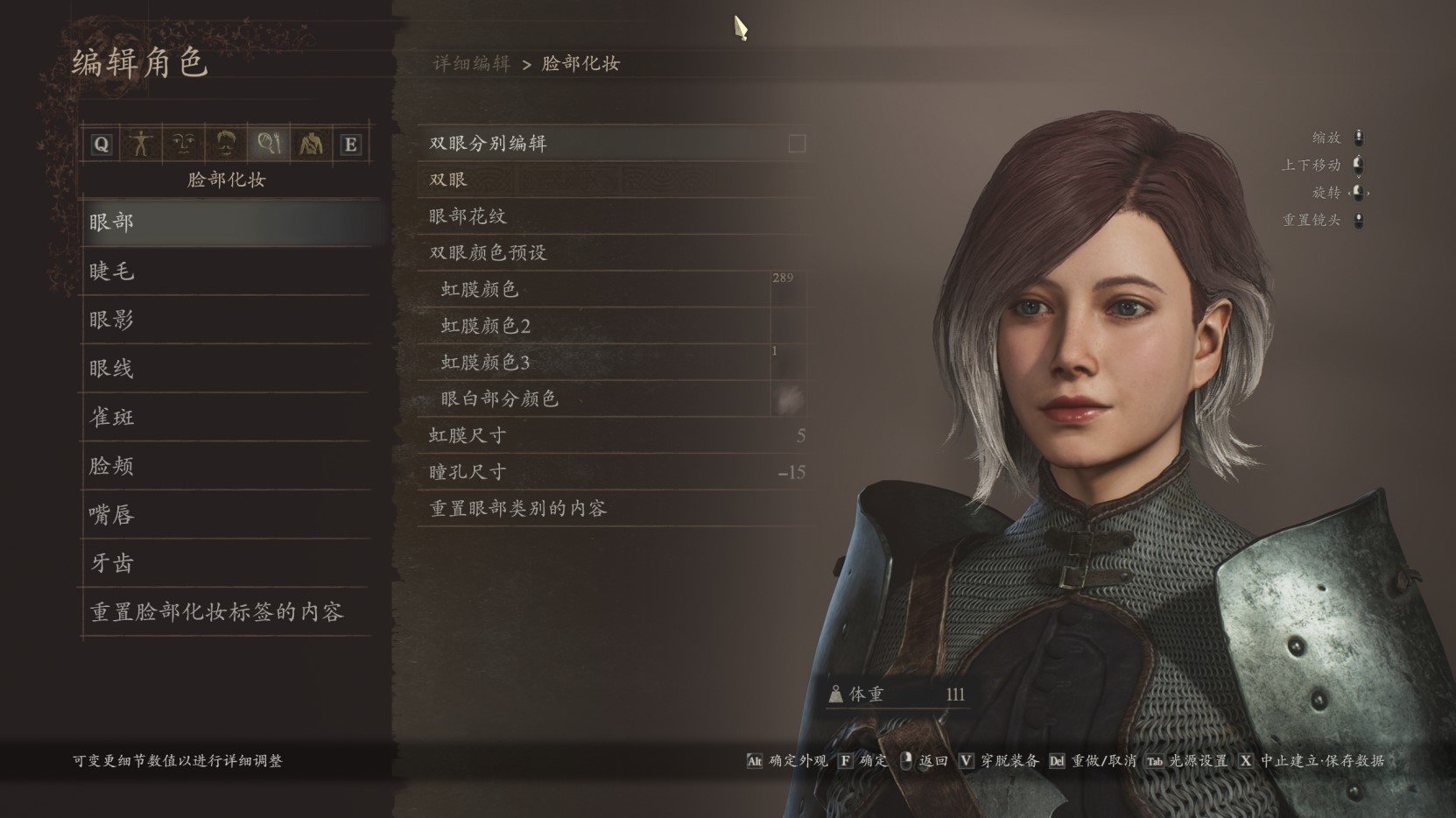Open 双眼颜色预设 eye color presets
The image size is (1456, 818).
point(525,252)
